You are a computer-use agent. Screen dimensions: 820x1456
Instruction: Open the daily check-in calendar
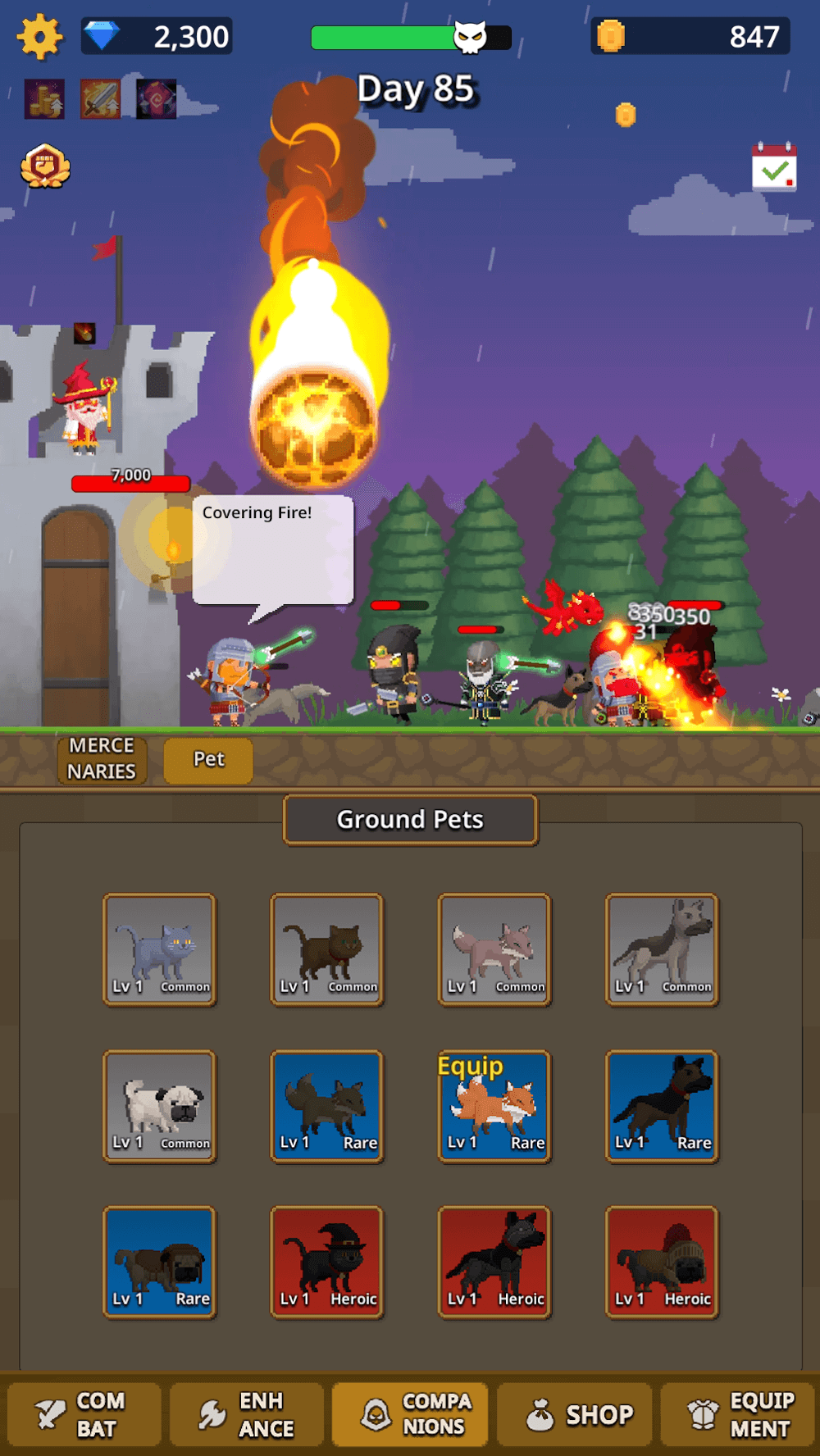(x=774, y=168)
